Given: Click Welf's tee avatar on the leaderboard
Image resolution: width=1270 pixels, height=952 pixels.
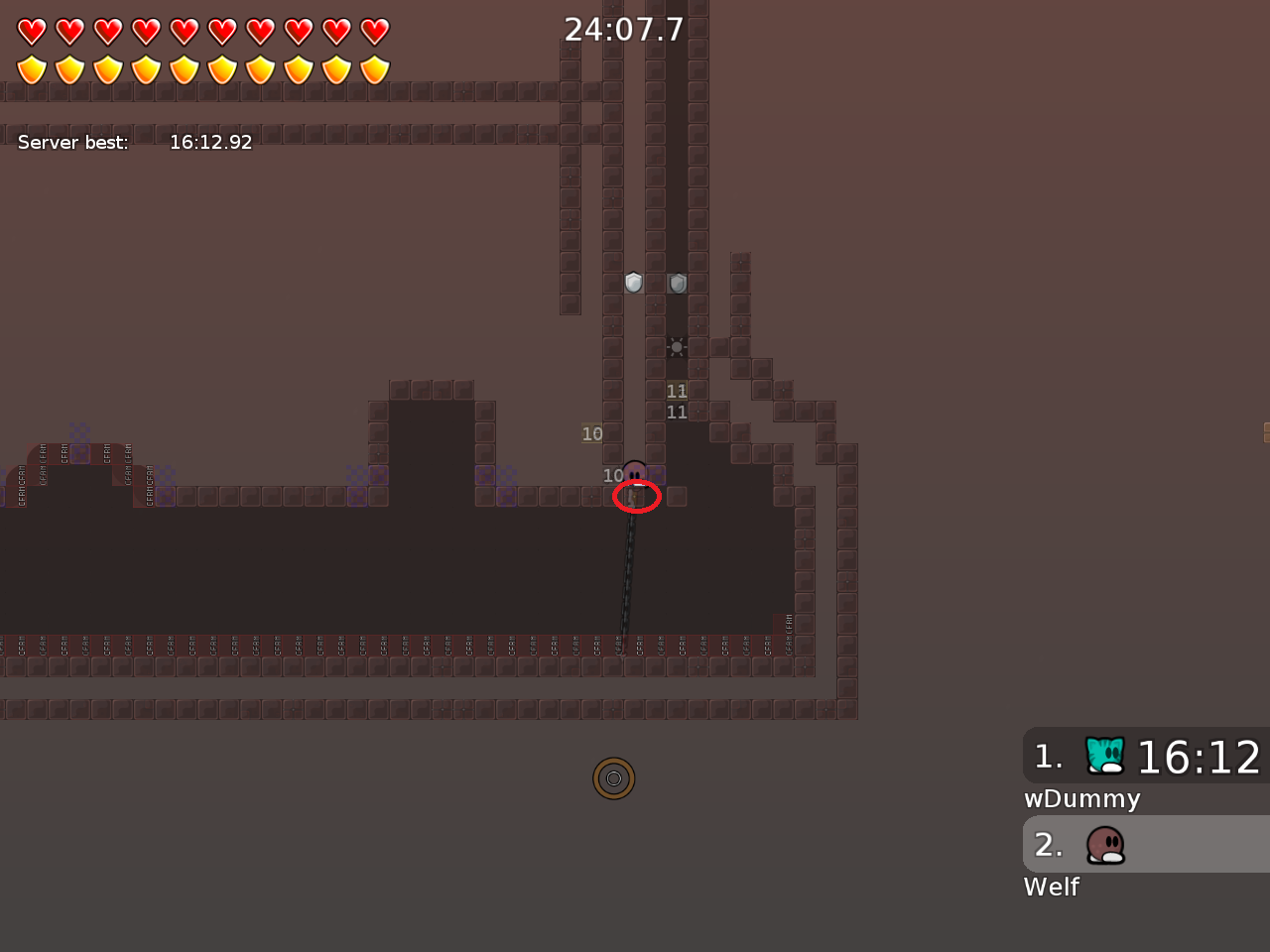Looking at the screenshot, I should click(1105, 845).
